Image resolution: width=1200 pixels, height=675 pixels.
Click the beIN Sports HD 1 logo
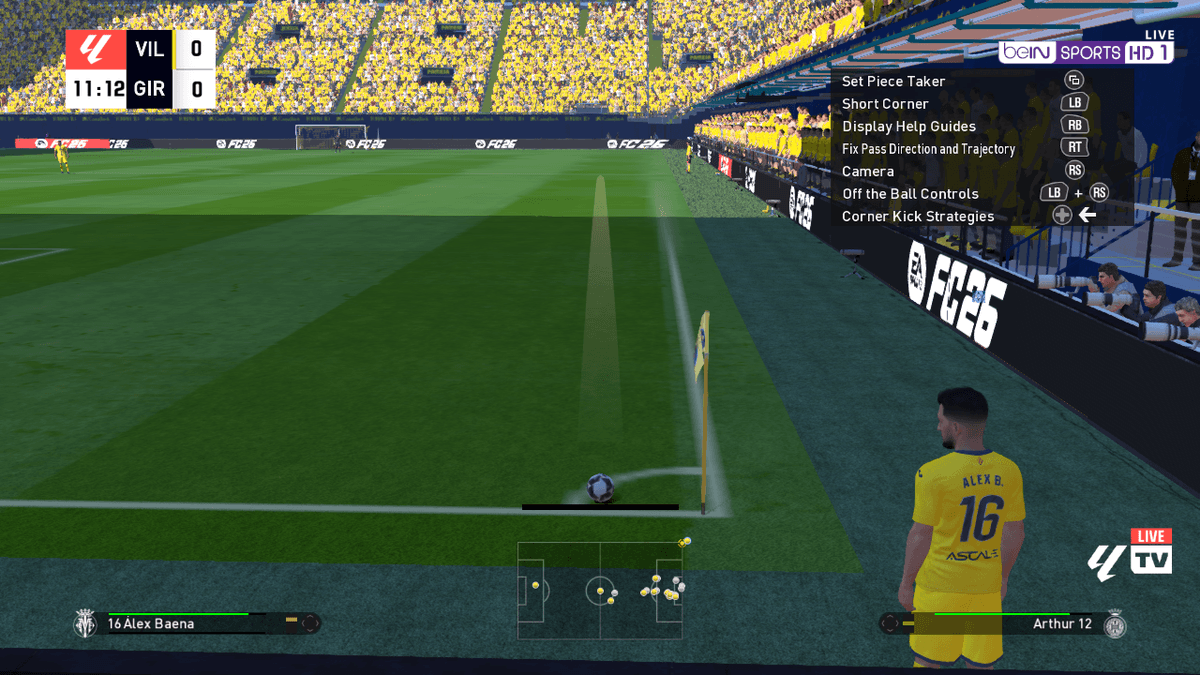coord(1085,52)
